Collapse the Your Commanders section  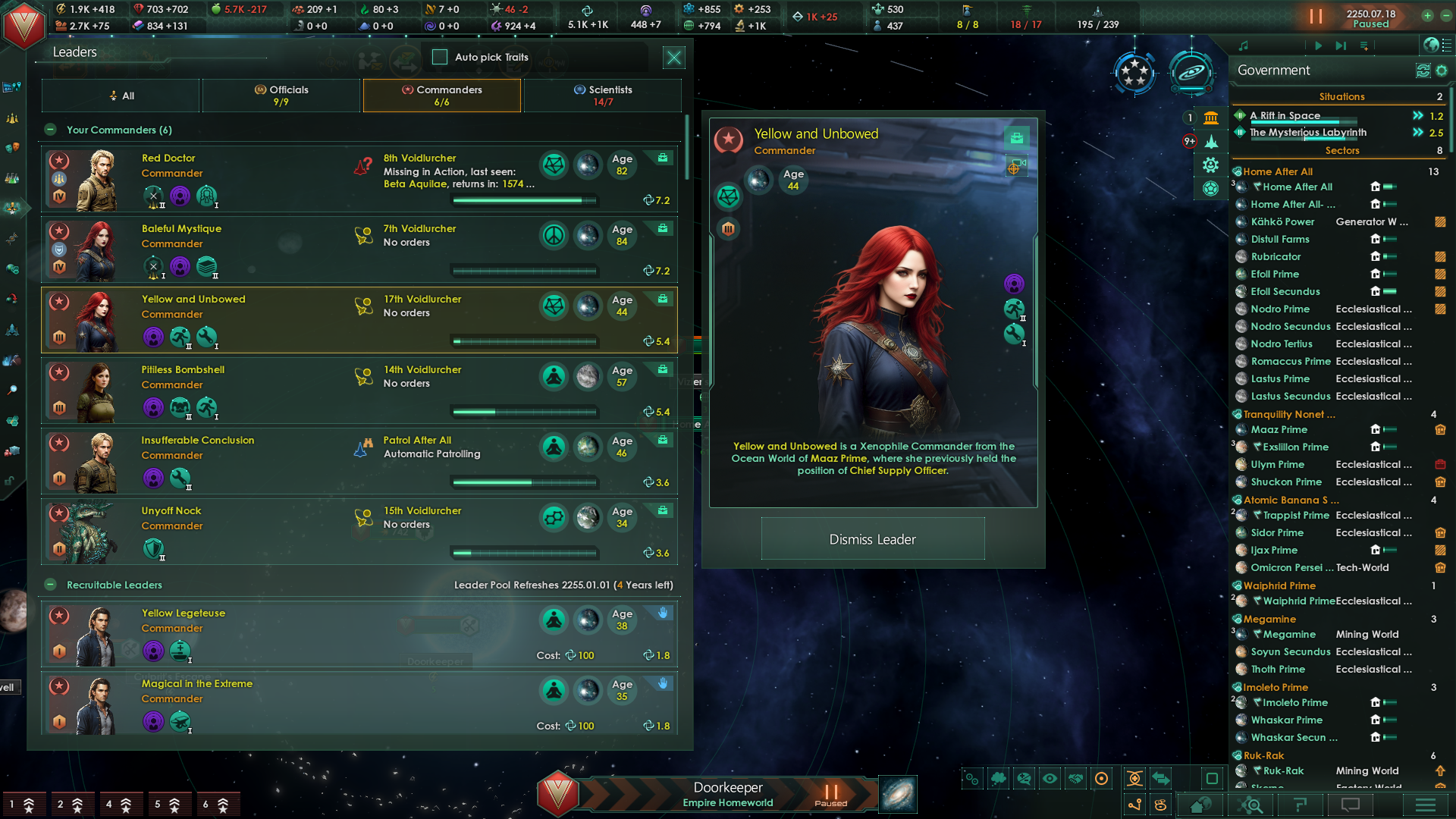pyautogui.click(x=50, y=130)
